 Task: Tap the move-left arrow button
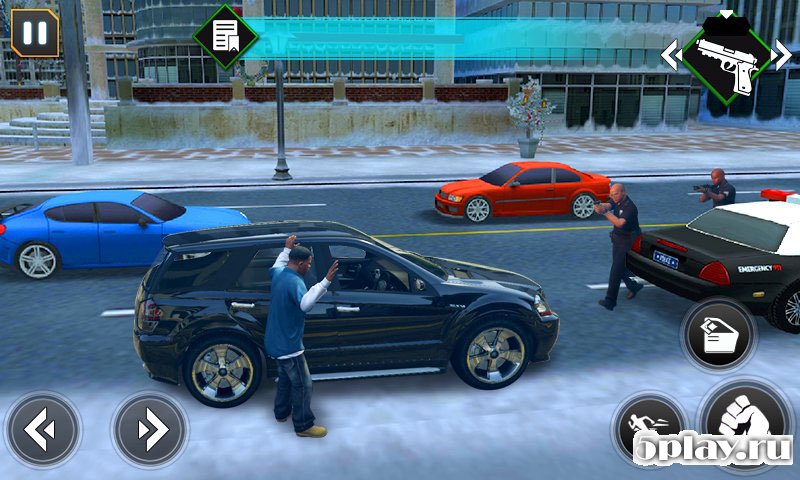42,431
